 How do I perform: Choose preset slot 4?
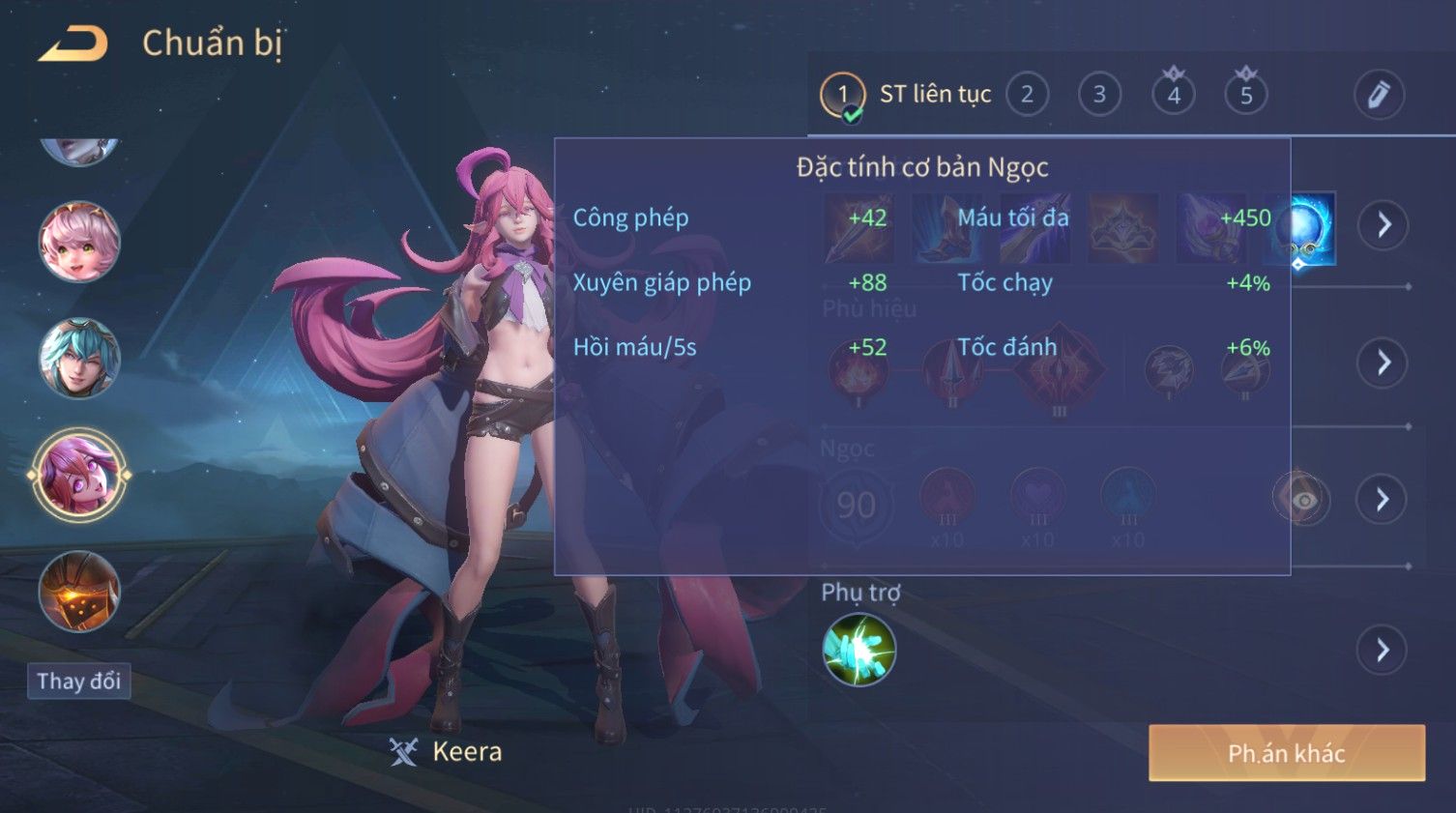[1173, 95]
